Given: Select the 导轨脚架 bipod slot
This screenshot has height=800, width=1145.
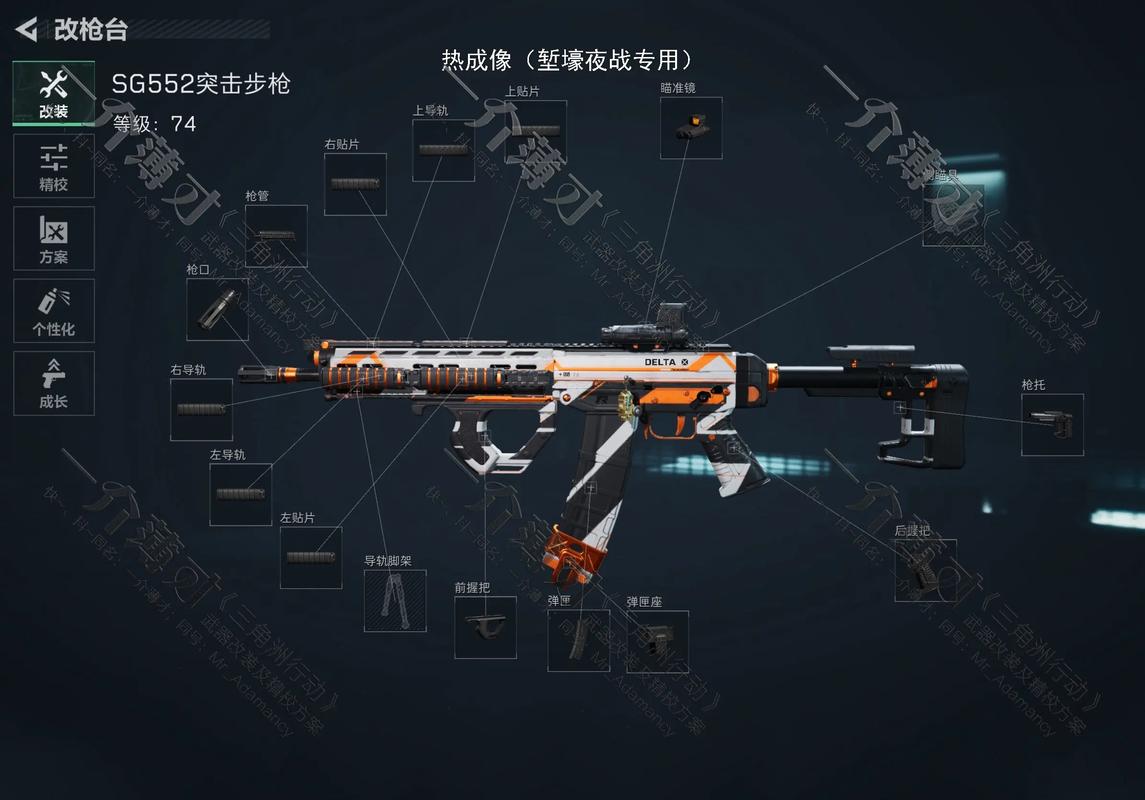Looking at the screenshot, I should (x=394, y=600).
